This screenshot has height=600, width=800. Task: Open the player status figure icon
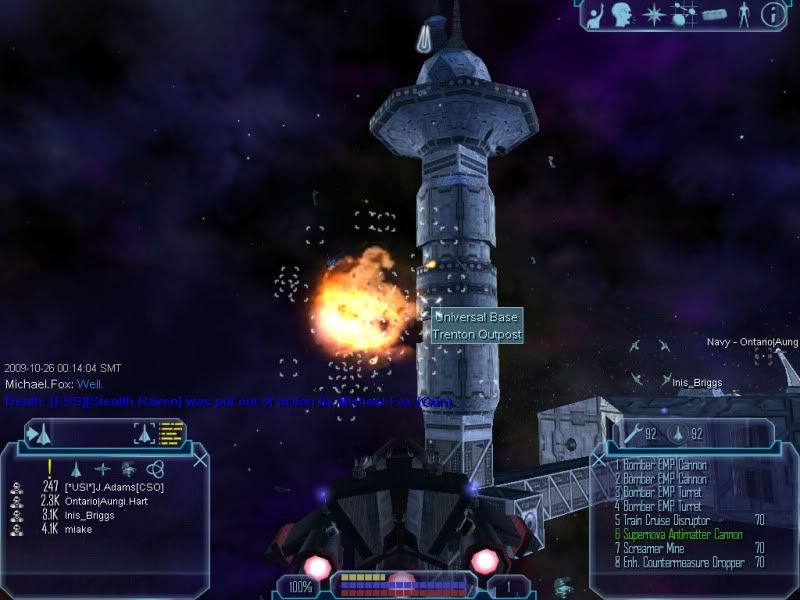click(742, 15)
